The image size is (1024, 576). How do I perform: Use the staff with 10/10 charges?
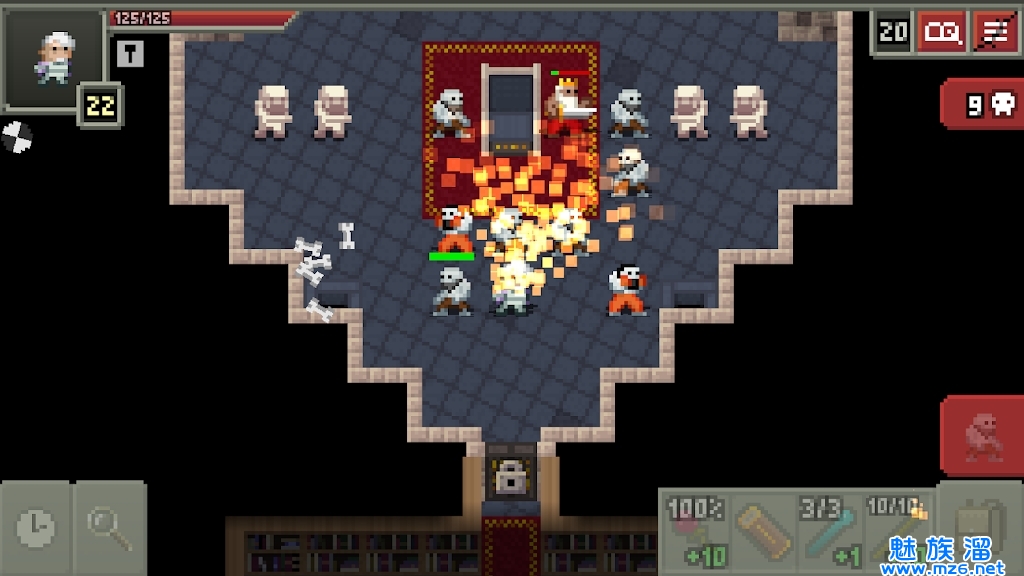(897, 532)
